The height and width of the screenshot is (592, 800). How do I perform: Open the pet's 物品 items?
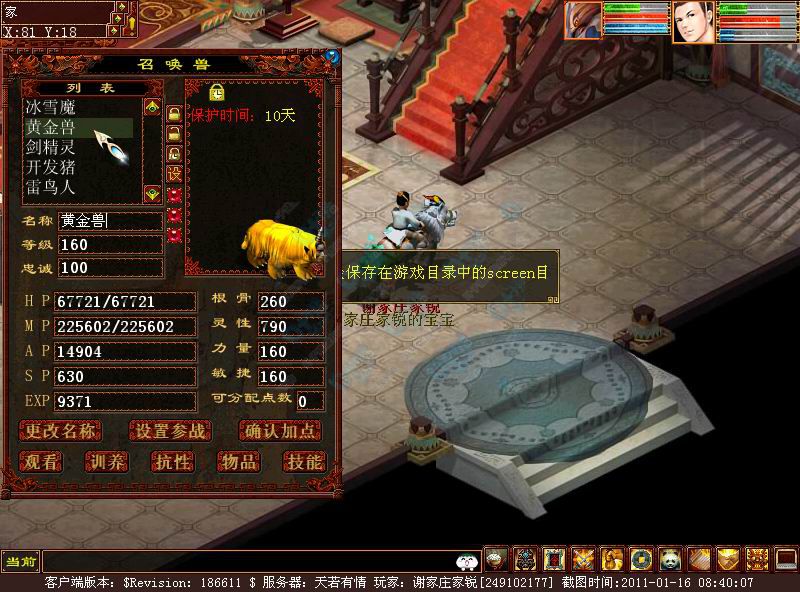[238, 461]
